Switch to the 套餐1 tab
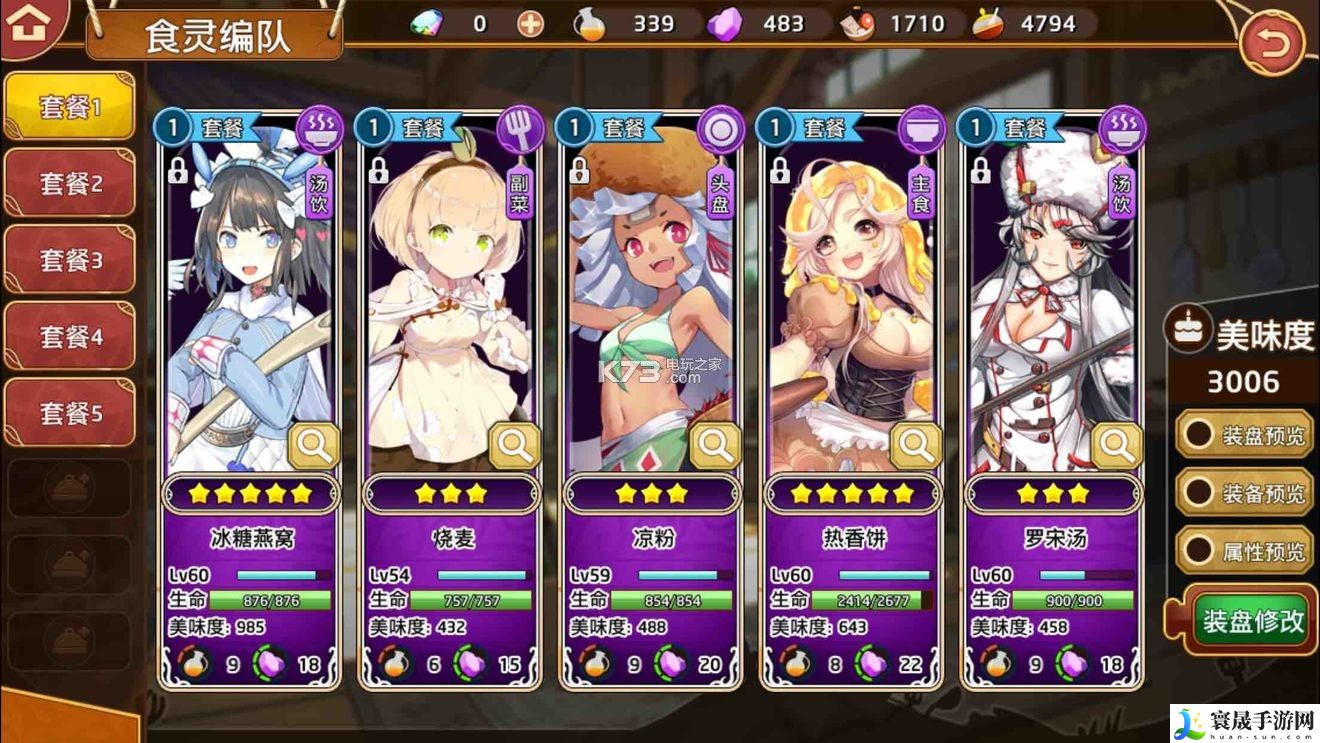 click(x=70, y=107)
